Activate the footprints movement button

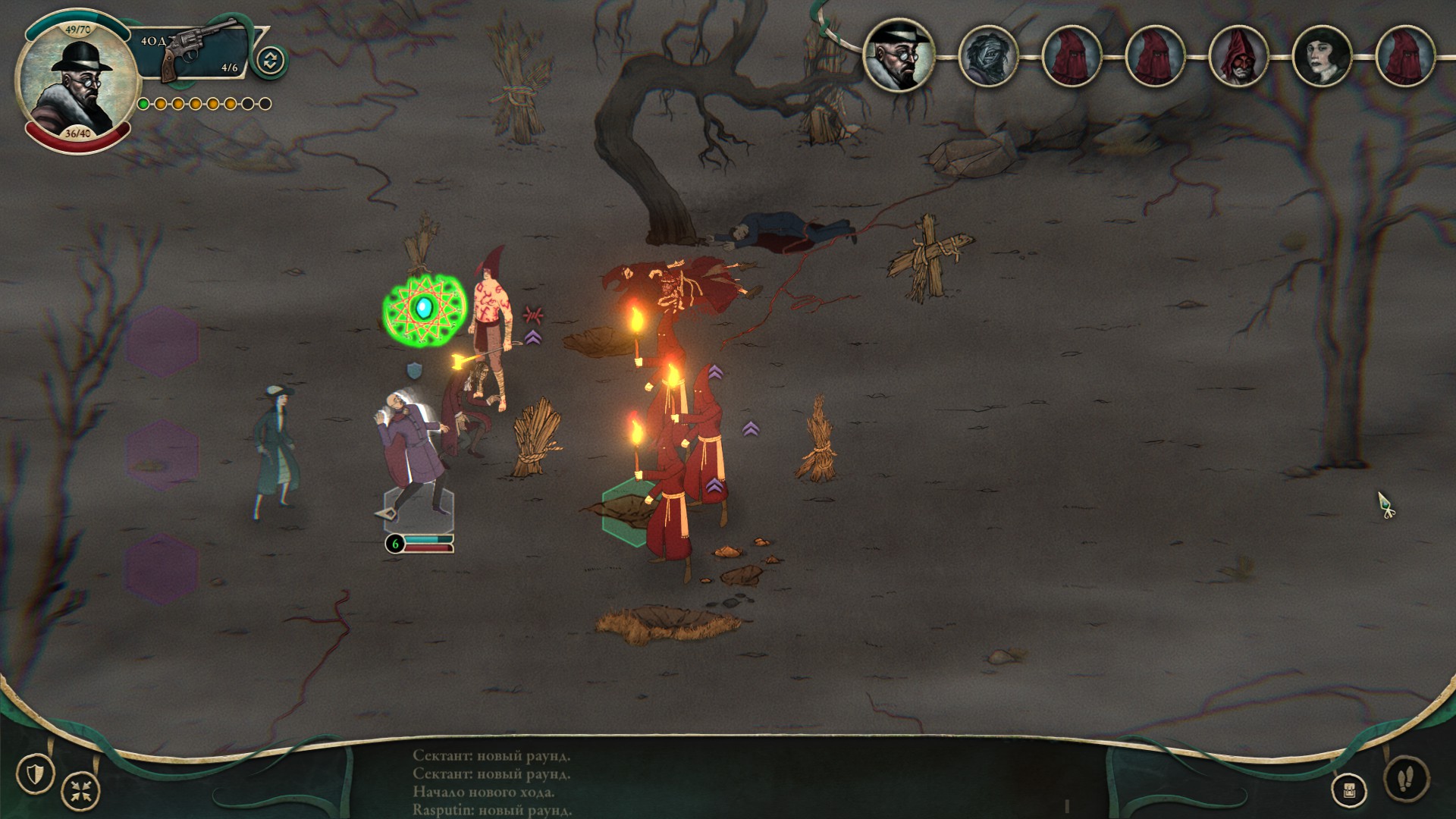tap(1405, 777)
